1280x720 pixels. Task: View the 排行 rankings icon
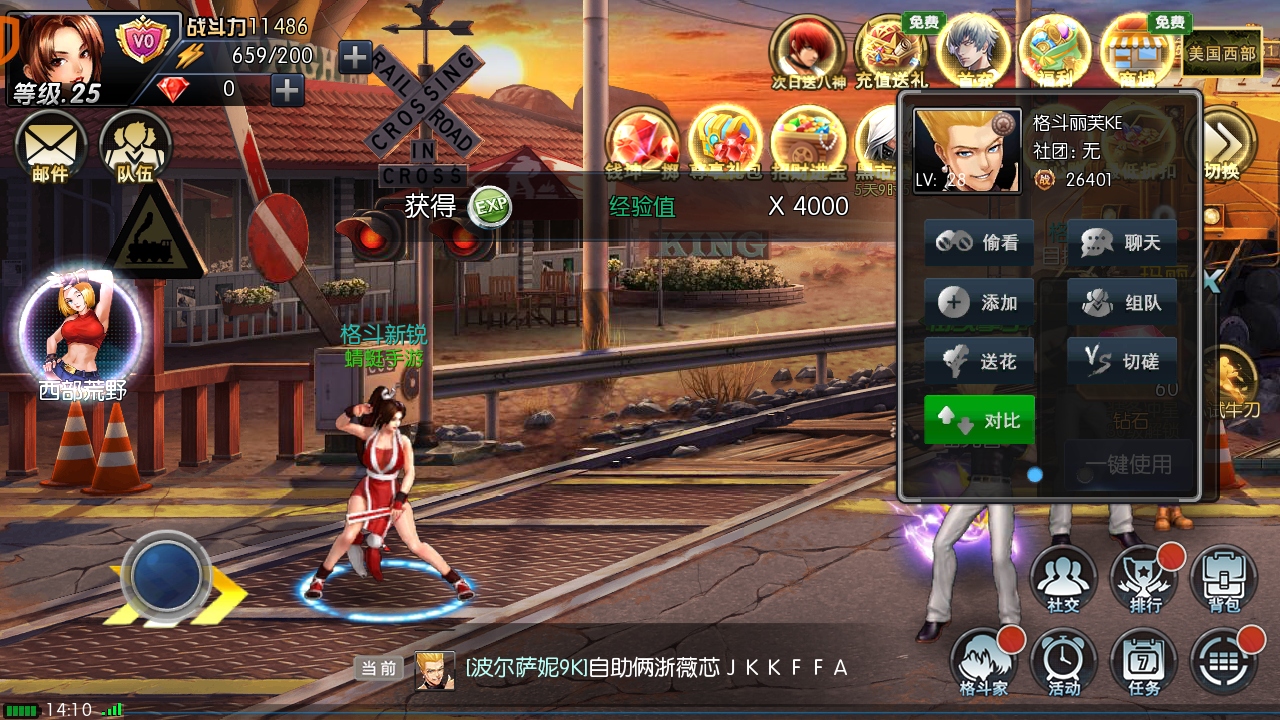[1143, 578]
